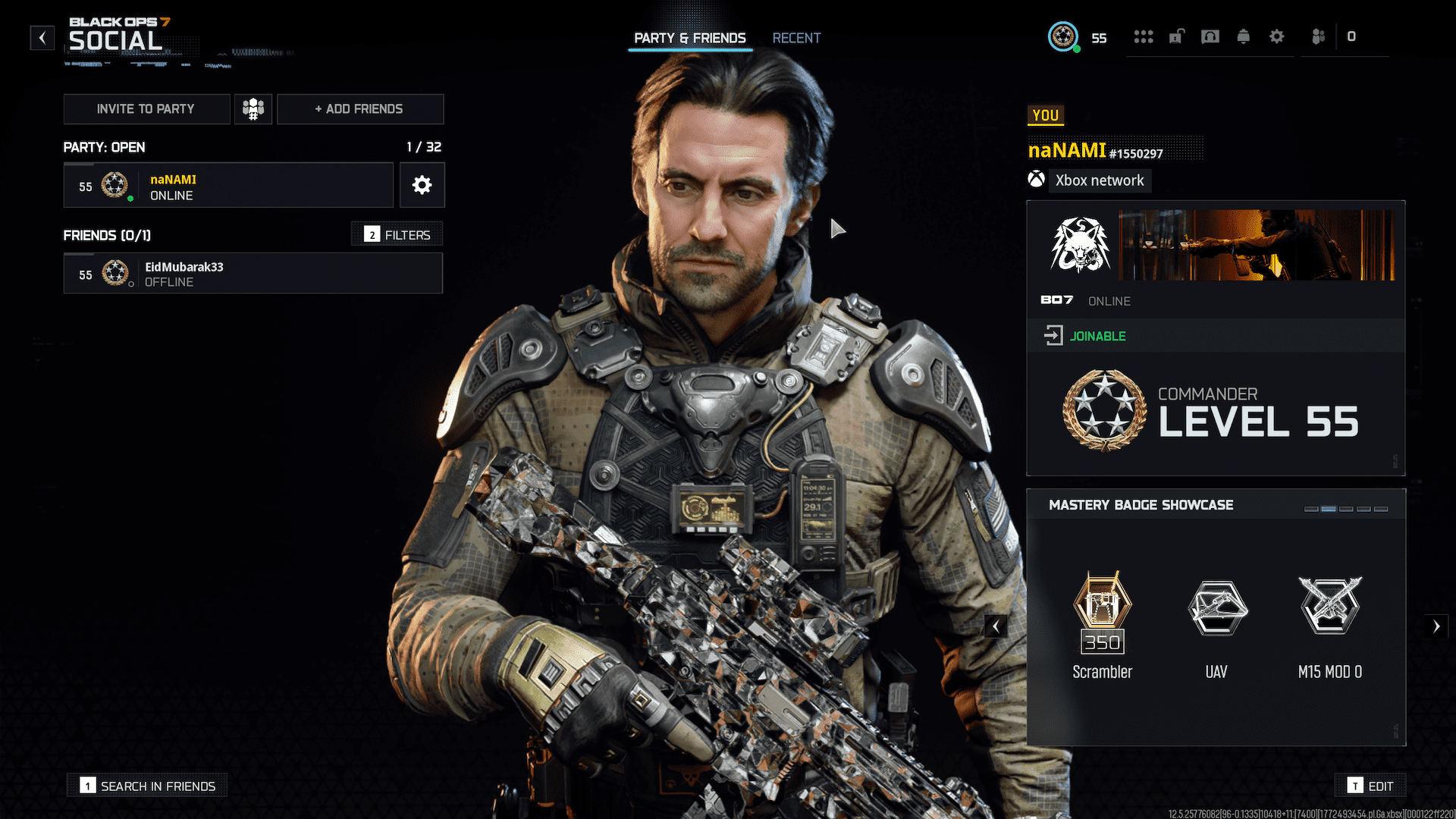Screen dimensions: 1456x819
Task: Click the unlocked lock icon in top bar
Action: click(1175, 36)
